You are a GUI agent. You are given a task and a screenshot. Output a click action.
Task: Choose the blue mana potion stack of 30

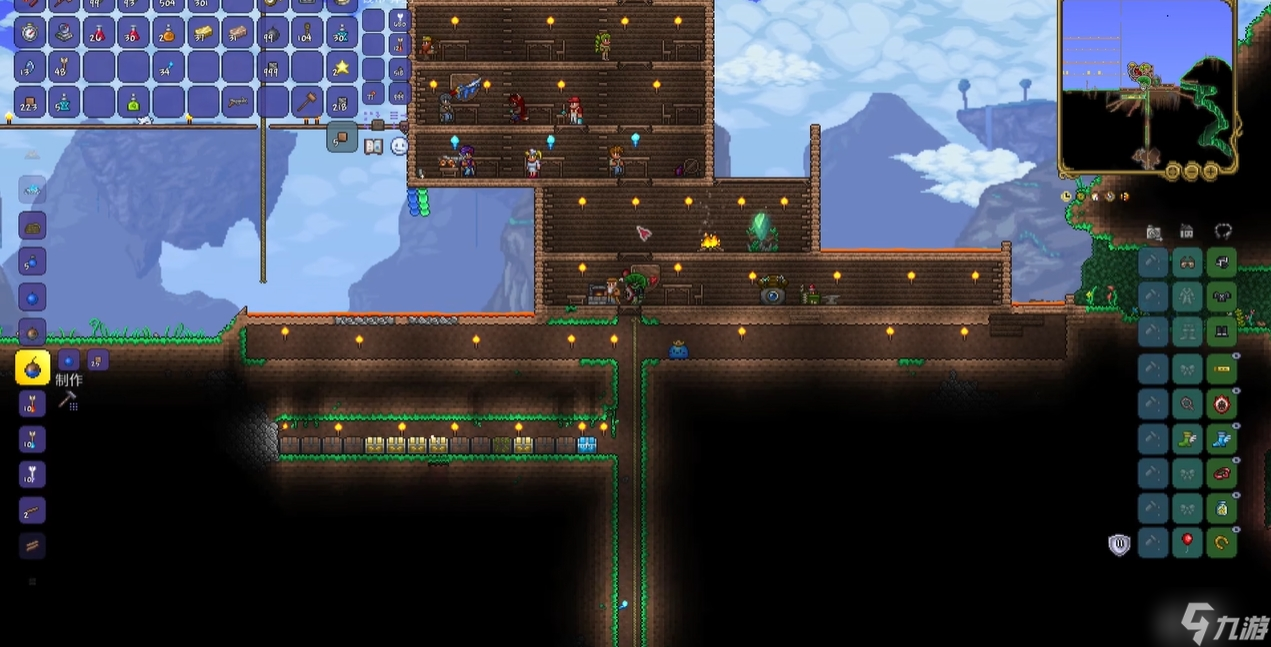point(341,33)
